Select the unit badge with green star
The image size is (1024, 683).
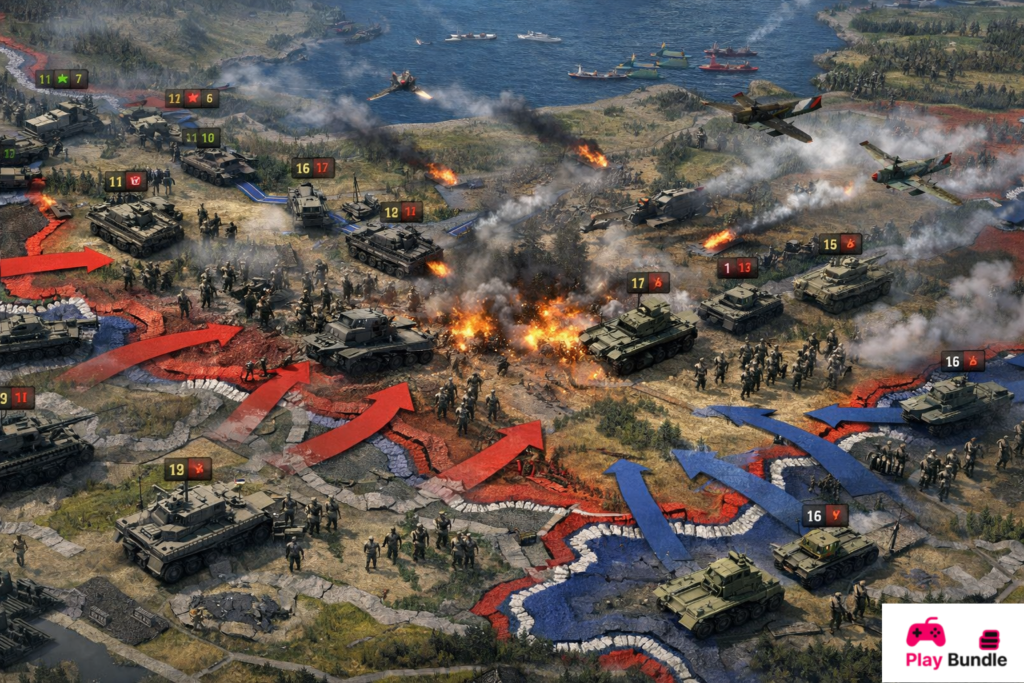pyautogui.click(x=61, y=79)
